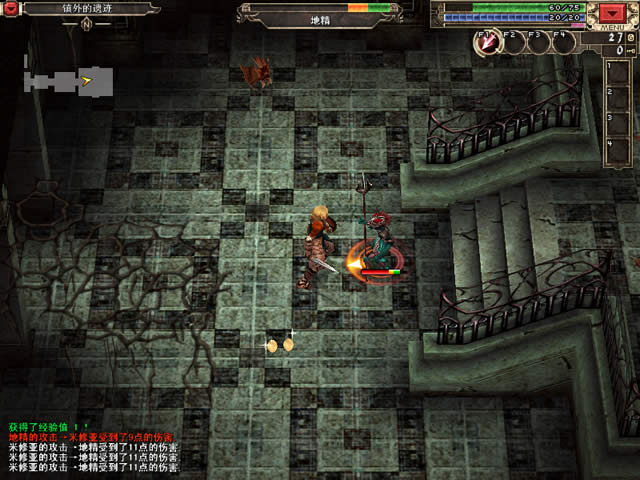This screenshot has width=640, height=480.
Task: Select the empty F3 skill slot
Action: click(x=539, y=42)
